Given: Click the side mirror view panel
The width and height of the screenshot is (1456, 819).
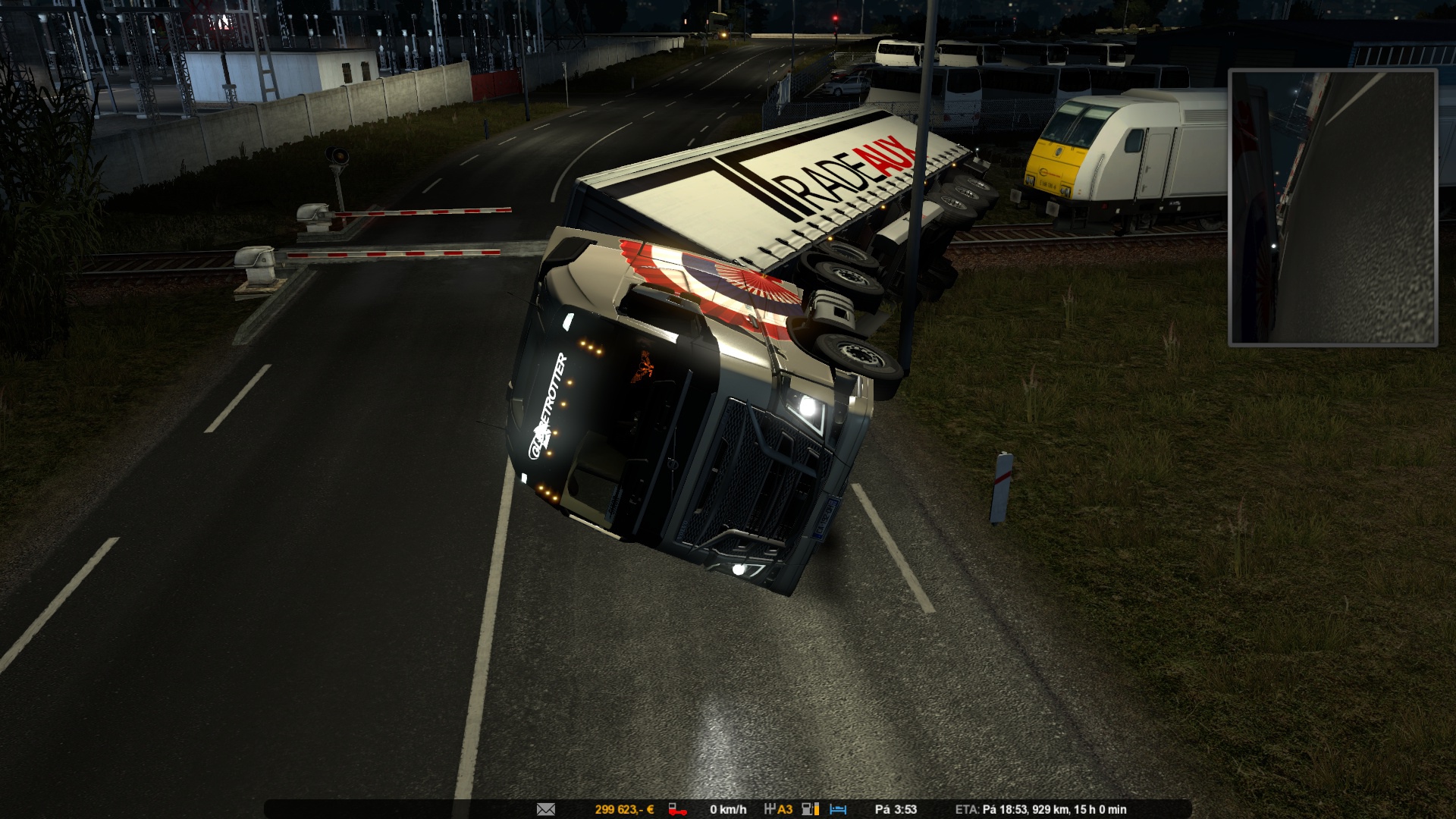Looking at the screenshot, I should pyautogui.click(x=1332, y=208).
